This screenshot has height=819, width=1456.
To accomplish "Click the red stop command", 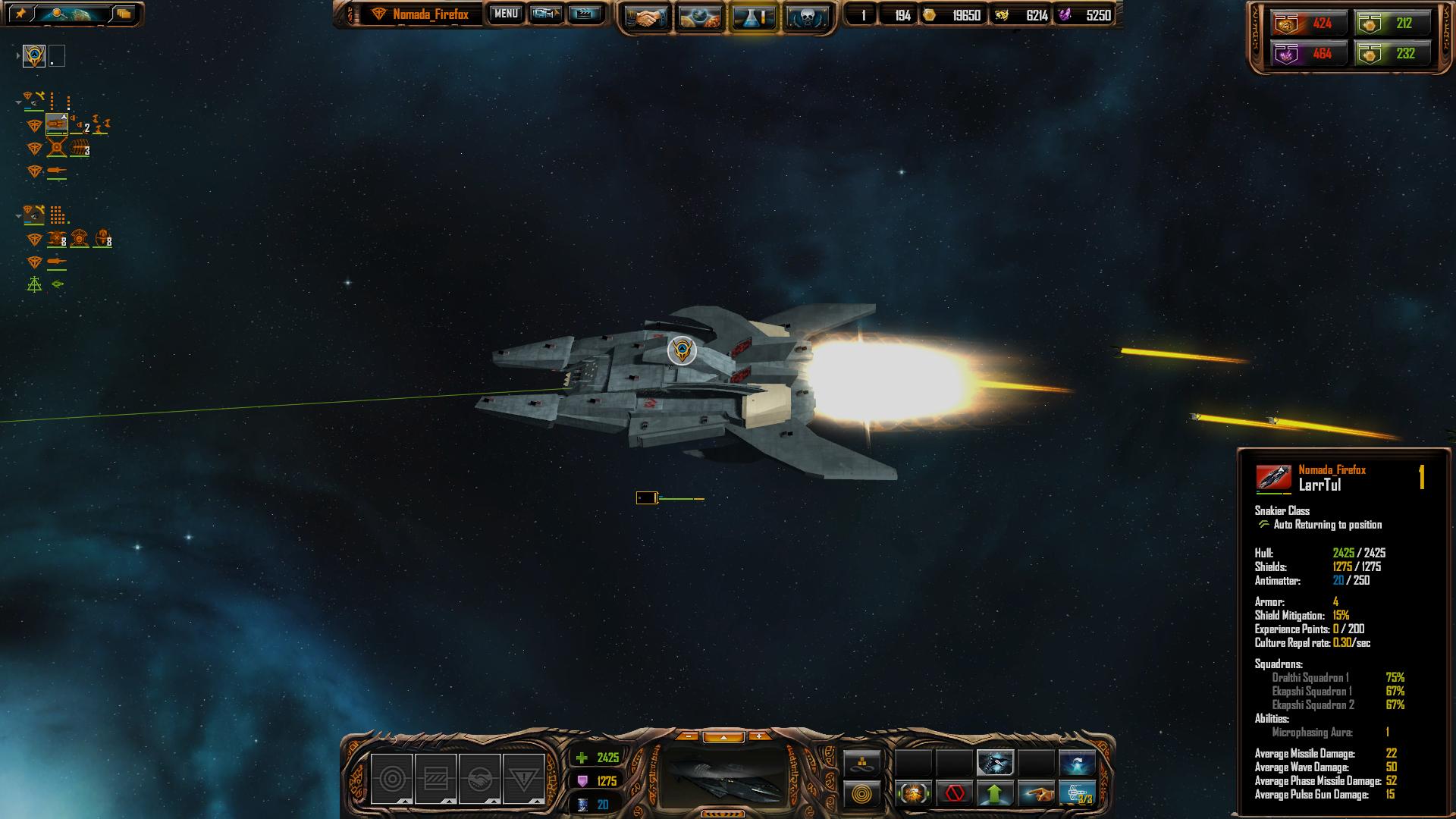I will click(x=954, y=794).
